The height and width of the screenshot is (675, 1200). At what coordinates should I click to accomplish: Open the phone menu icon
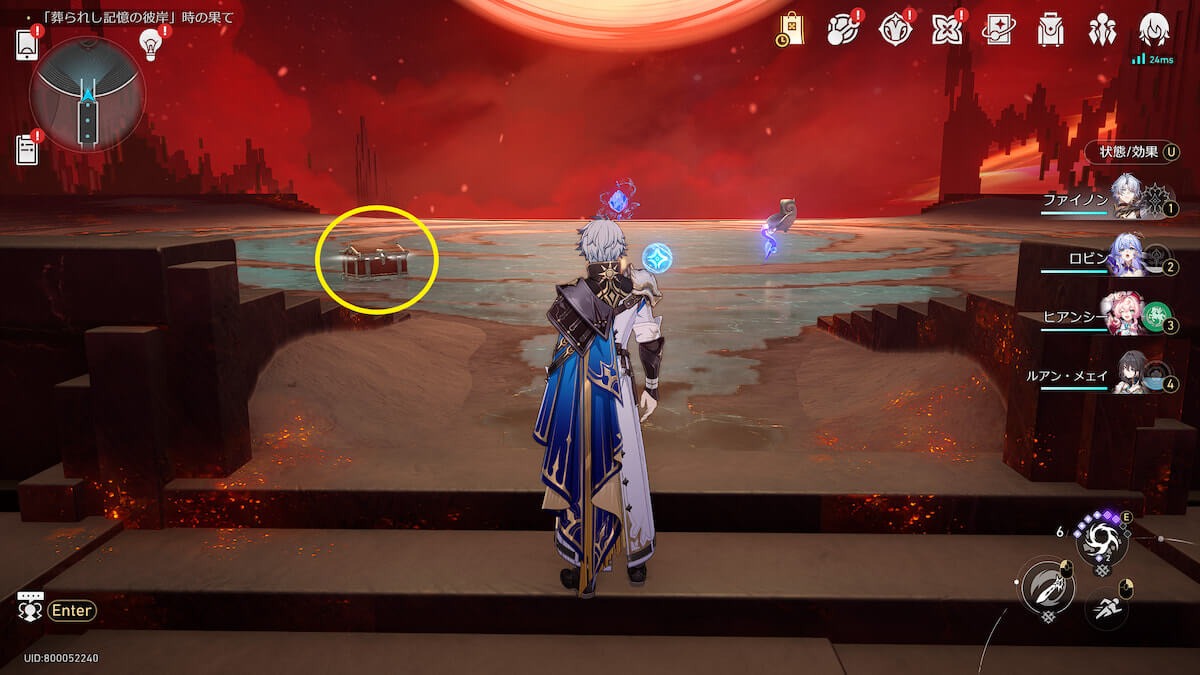27,45
